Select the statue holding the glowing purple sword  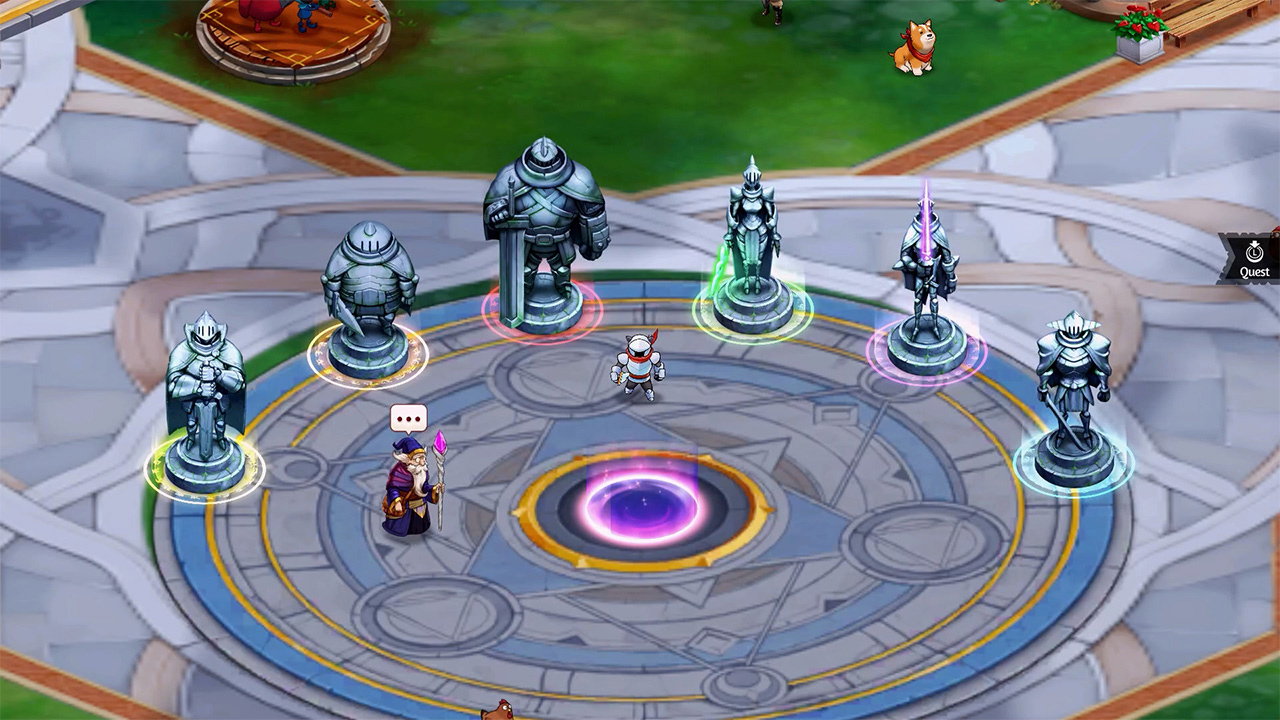pyautogui.click(x=928, y=265)
